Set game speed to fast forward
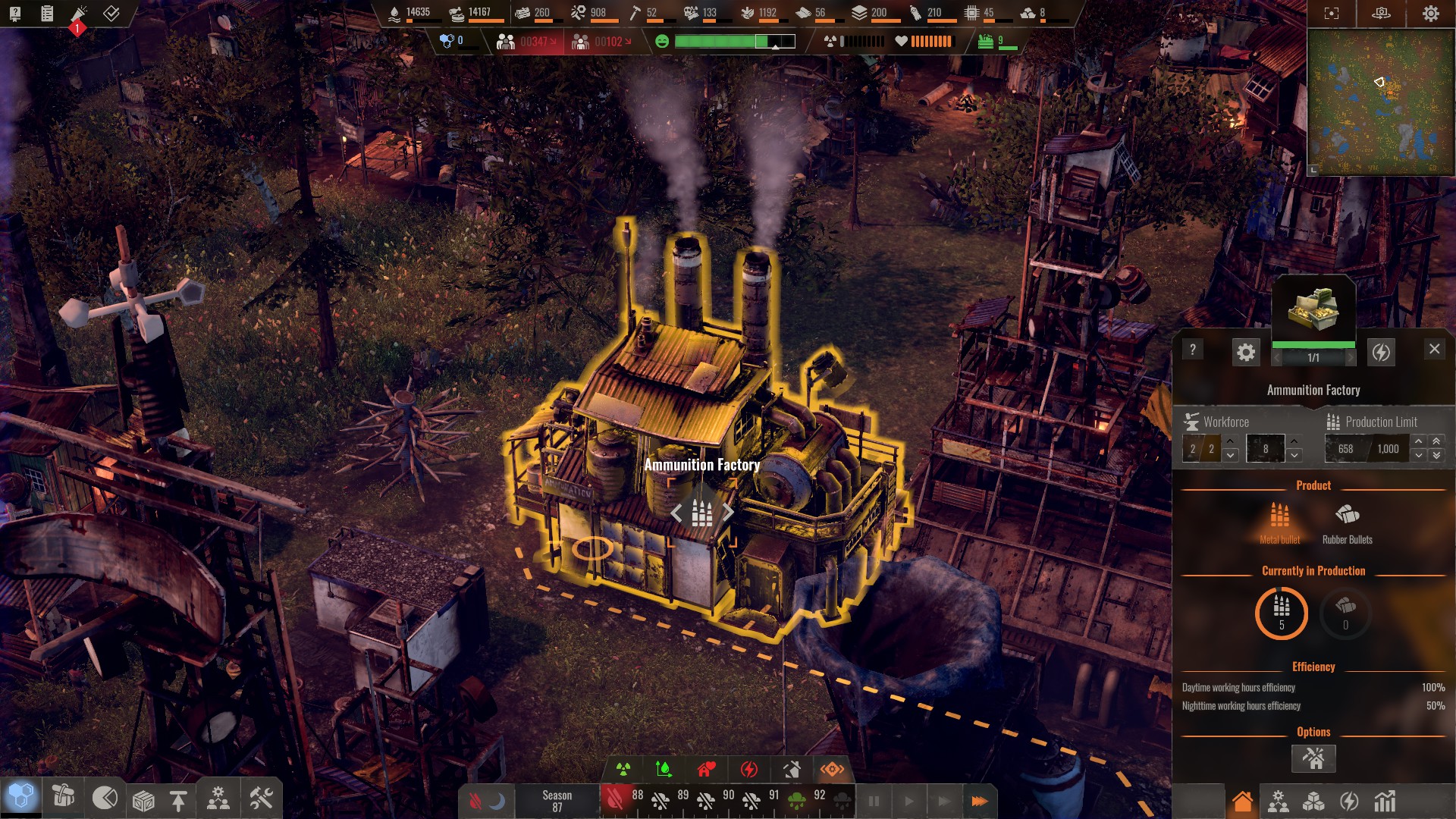1456x819 pixels. tap(979, 801)
